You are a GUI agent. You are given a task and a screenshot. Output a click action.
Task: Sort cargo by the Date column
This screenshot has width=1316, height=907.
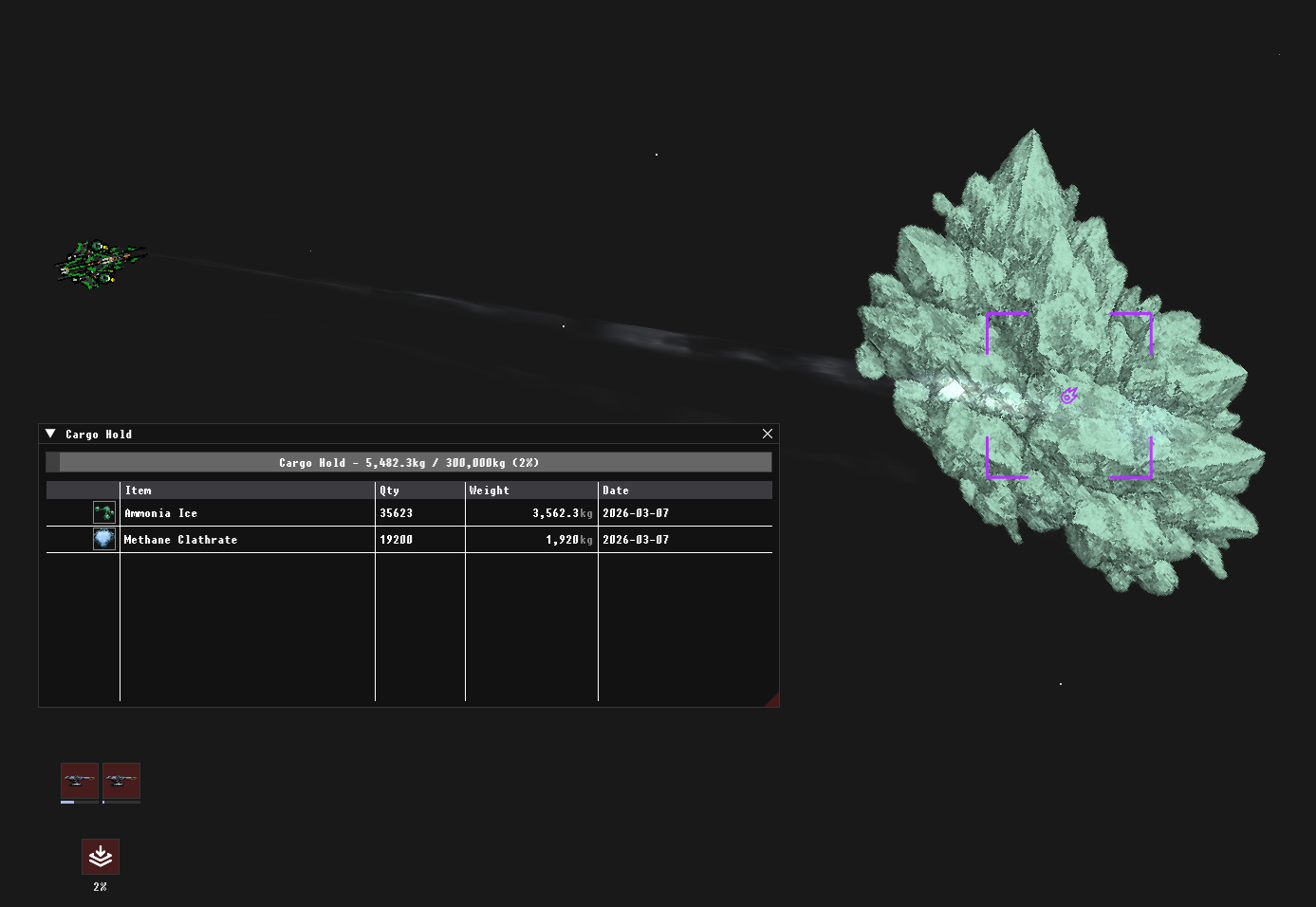pyautogui.click(x=683, y=491)
